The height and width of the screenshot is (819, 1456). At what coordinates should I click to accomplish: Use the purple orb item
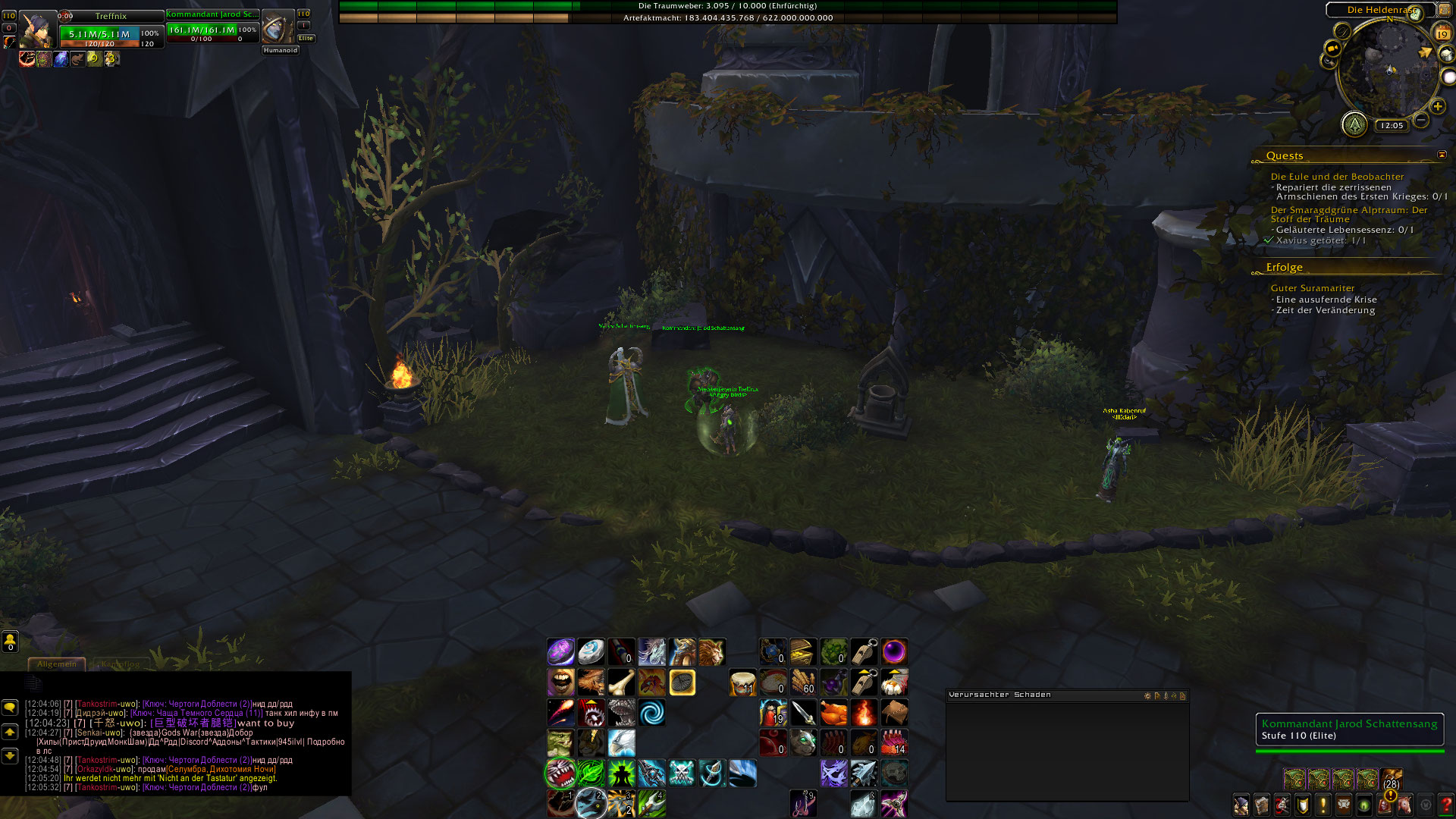(894, 652)
